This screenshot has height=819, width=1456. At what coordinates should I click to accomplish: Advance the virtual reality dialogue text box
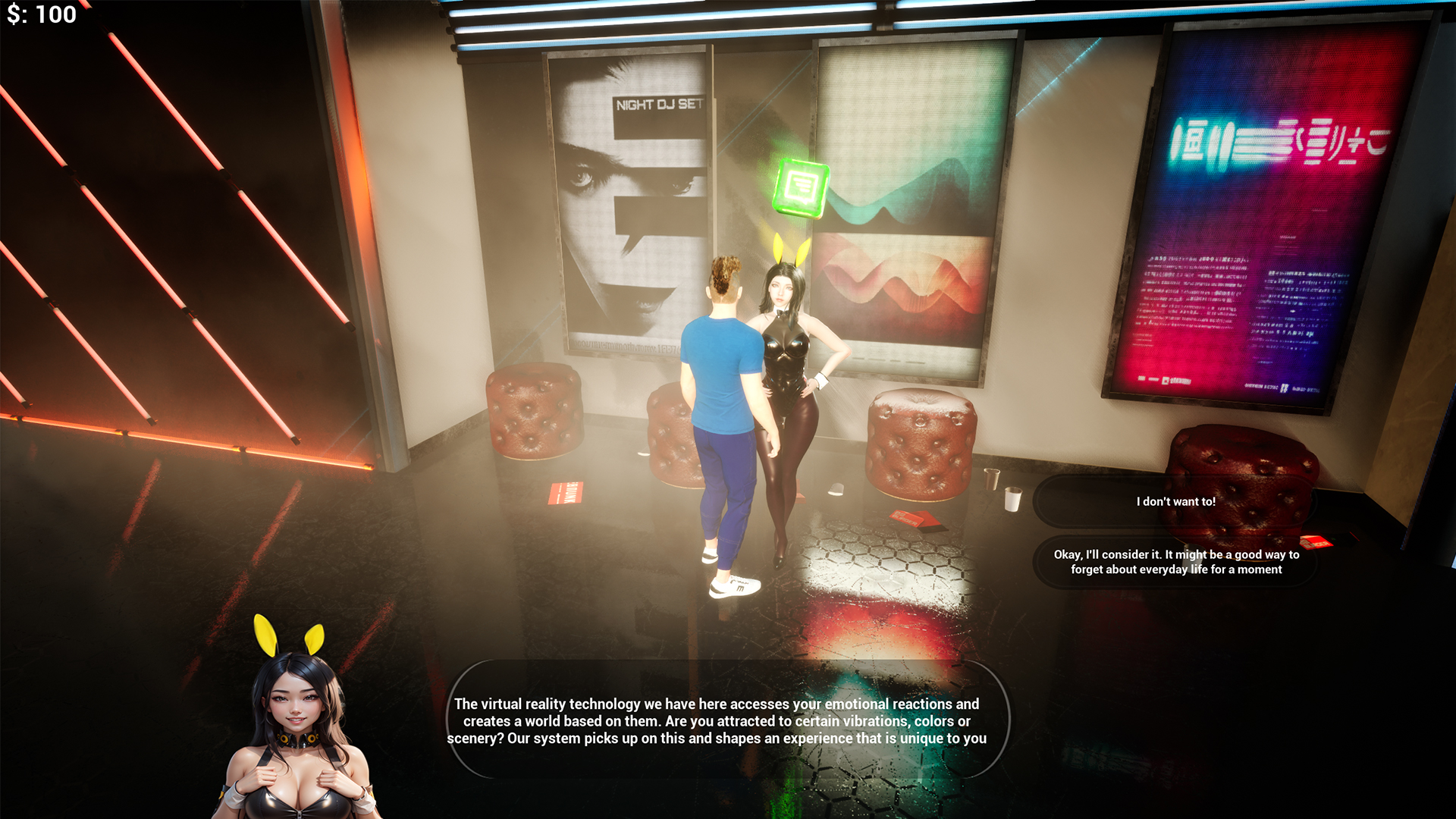point(717,720)
